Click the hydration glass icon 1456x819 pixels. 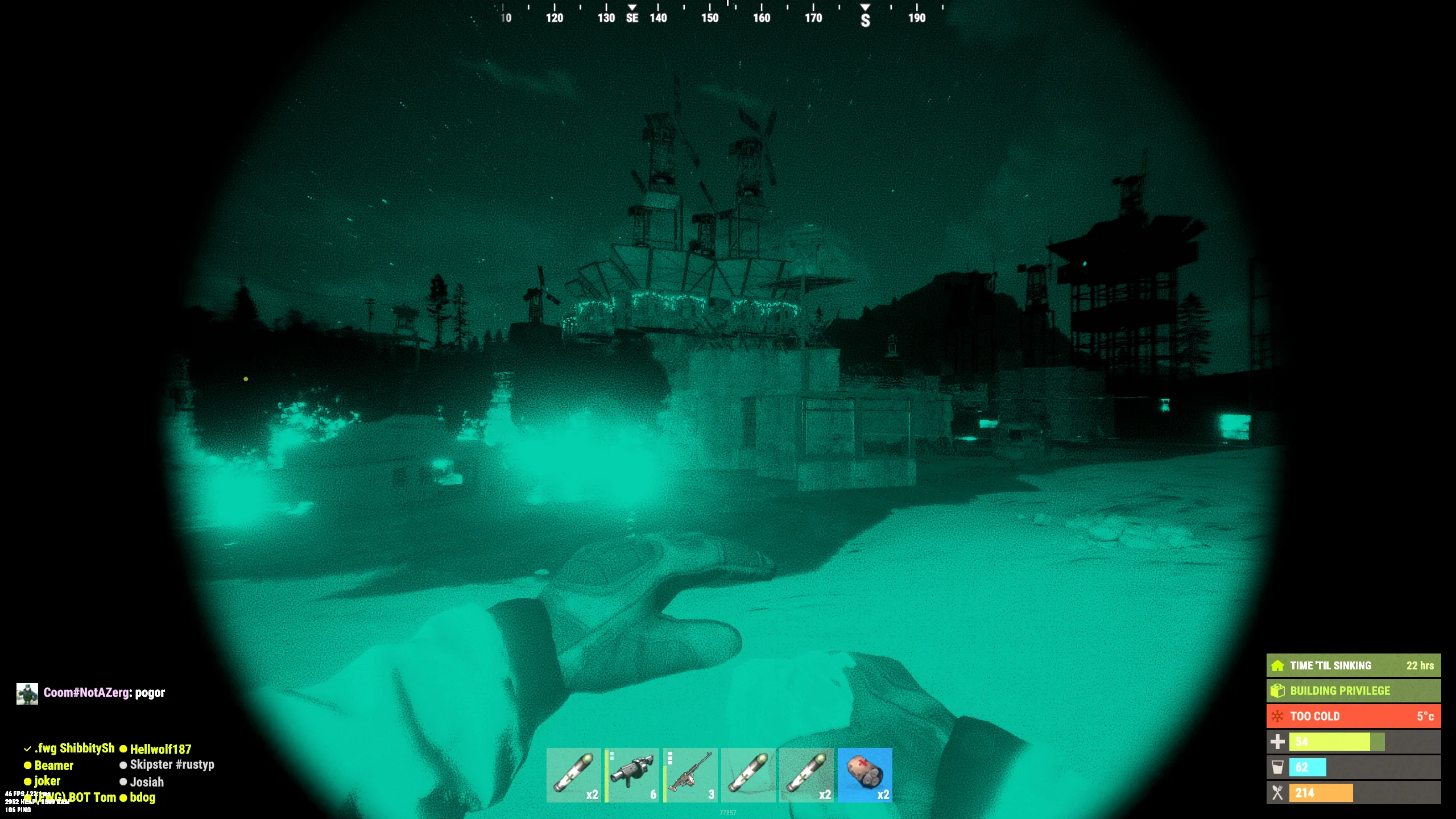click(1277, 767)
